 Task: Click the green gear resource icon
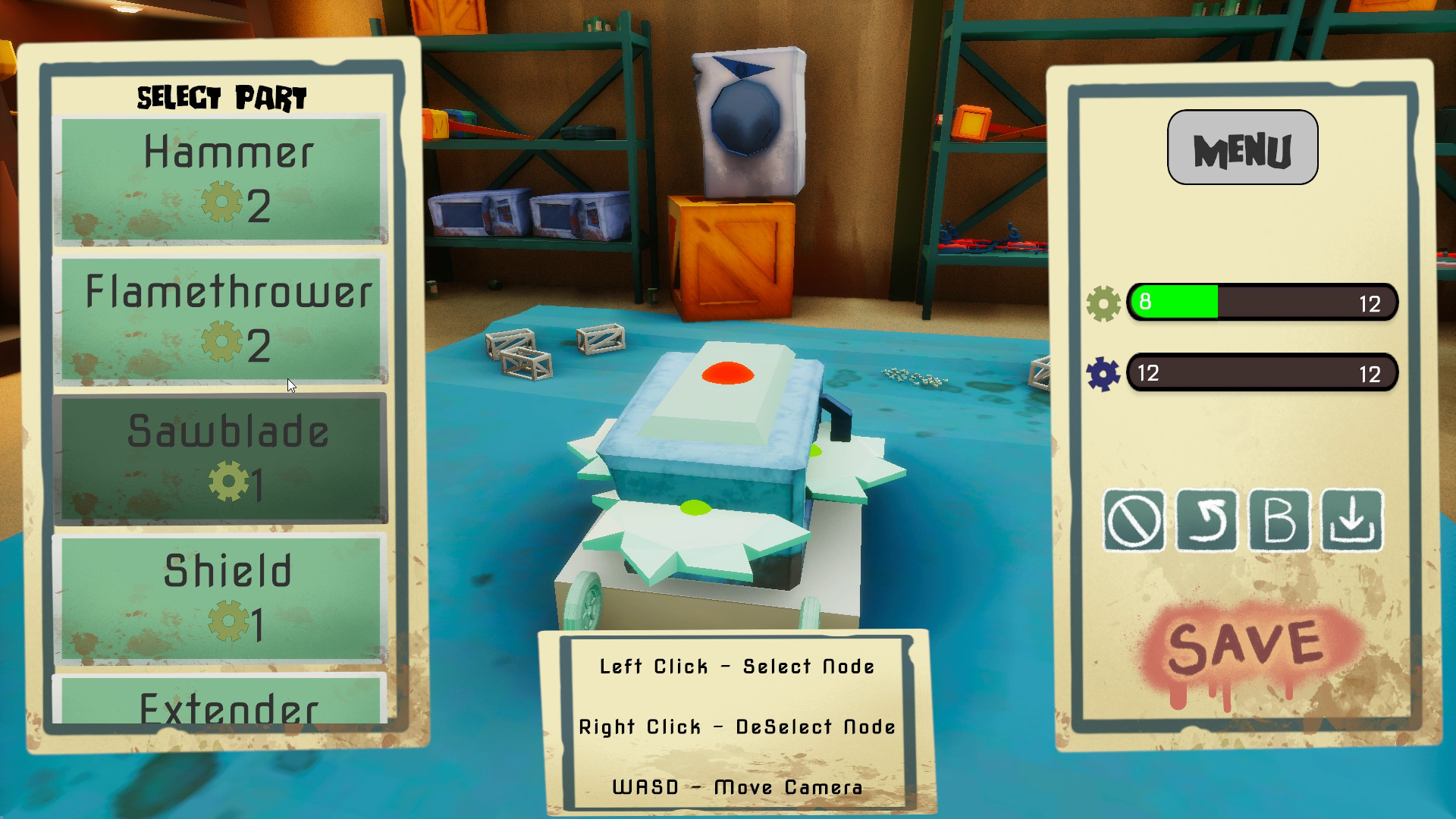tap(1103, 301)
